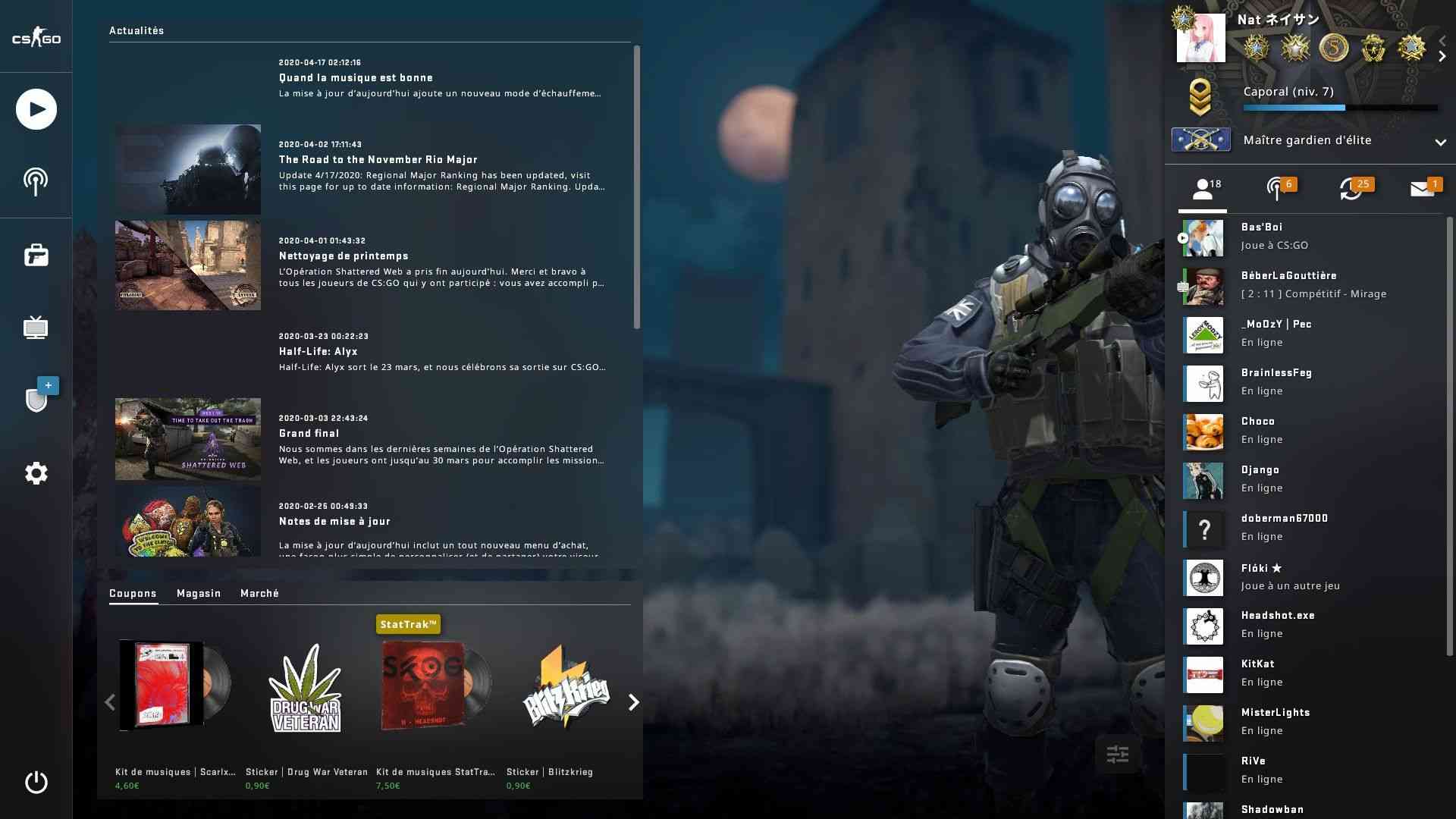Expand the Maître gardien d'élite rank dropdown
1456x819 pixels.
pyautogui.click(x=1440, y=142)
